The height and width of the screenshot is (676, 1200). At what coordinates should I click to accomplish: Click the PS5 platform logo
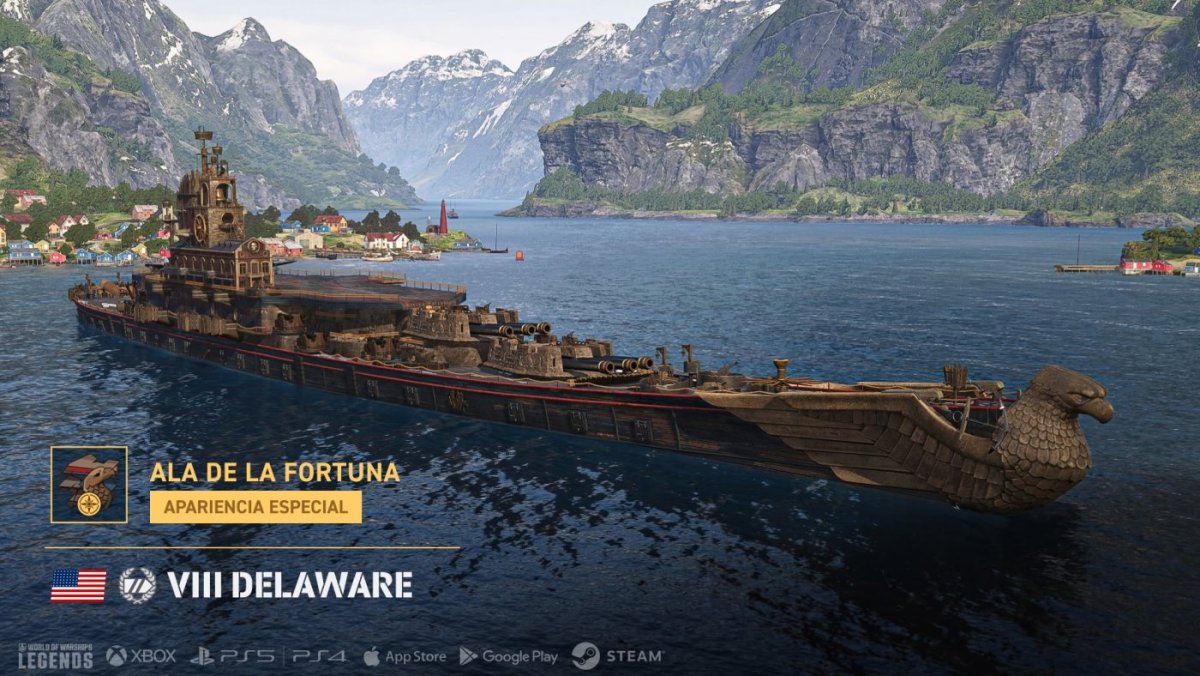233,656
